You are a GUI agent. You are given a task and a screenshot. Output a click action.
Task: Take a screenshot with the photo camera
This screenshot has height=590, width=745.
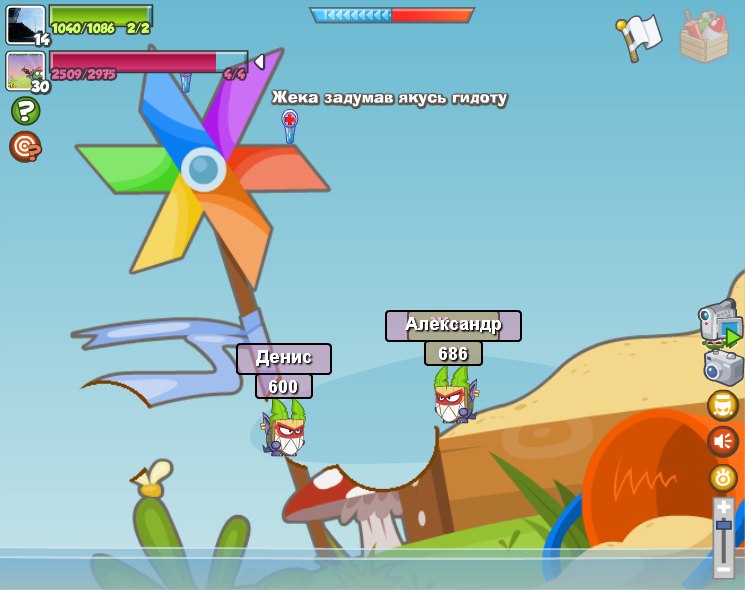(x=723, y=367)
